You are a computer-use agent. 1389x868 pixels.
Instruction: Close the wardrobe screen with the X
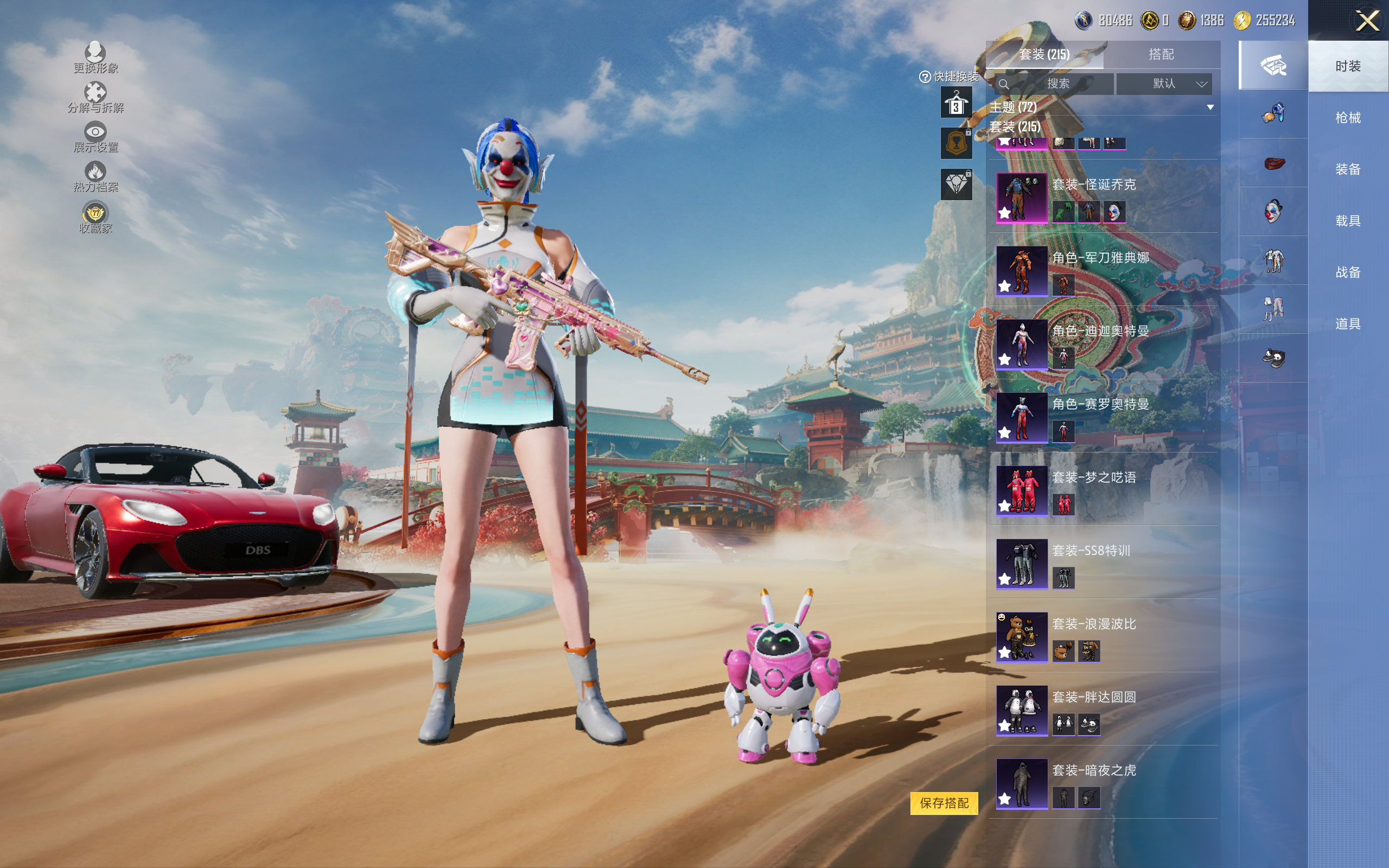[x=1367, y=21]
